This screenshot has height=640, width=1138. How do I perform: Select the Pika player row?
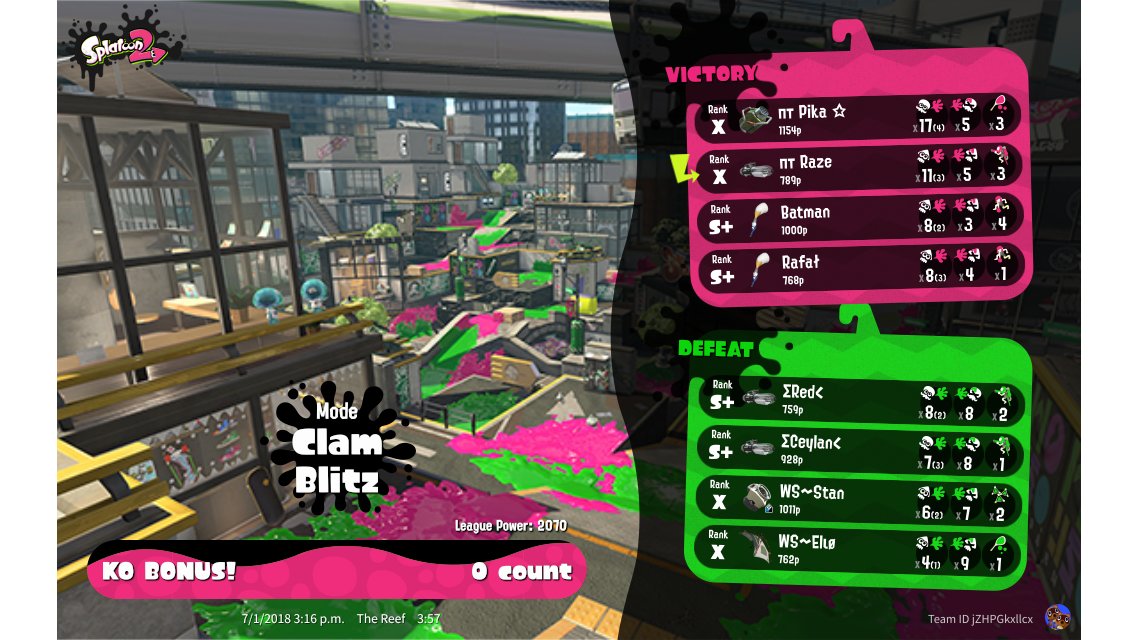(x=860, y=117)
